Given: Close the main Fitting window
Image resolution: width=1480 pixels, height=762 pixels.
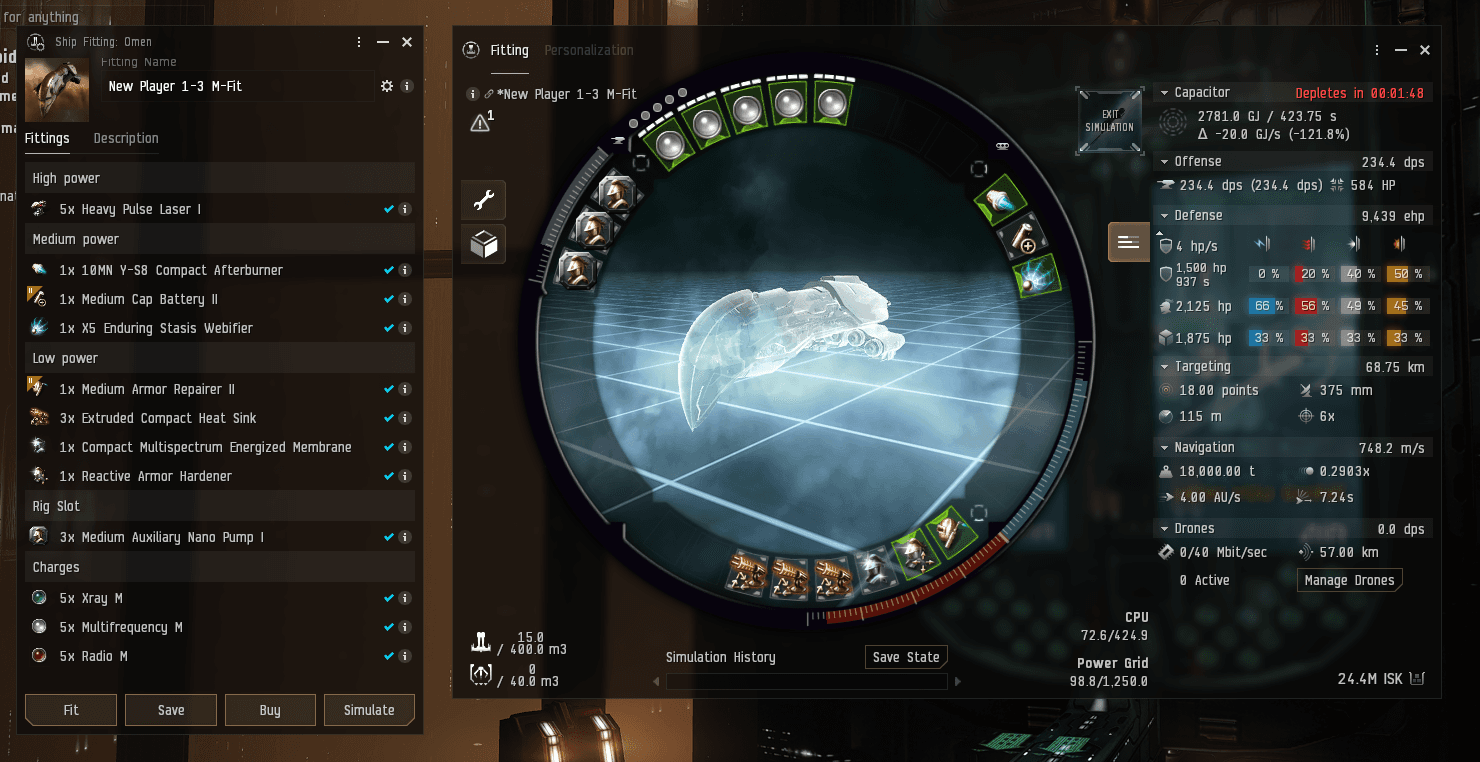Looking at the screenshot, I should [x=1425, y=50].
